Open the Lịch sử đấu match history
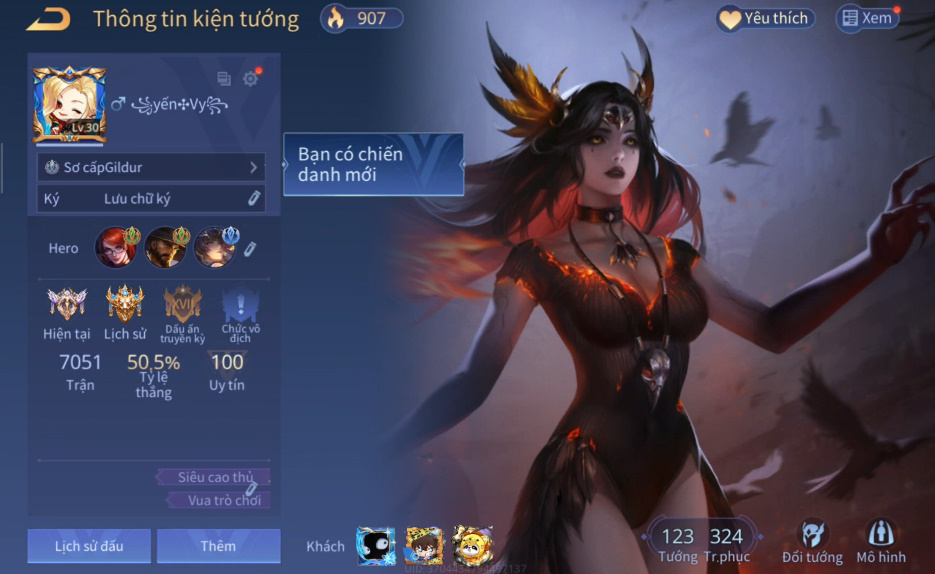The width and height of the screenshot is (935, 574). 89,546
